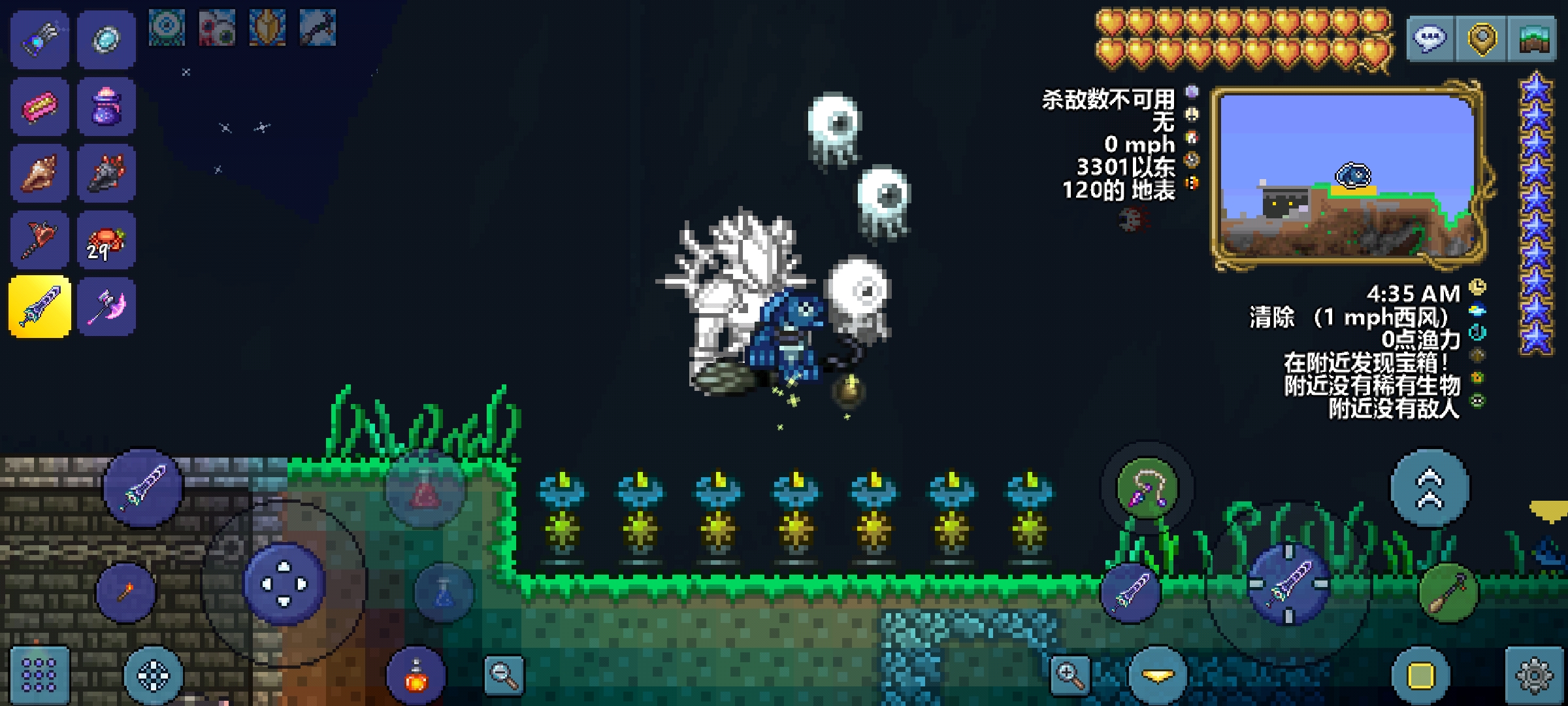Select the purple void bag slot
The height and width of the screenshot is (706, 1568).
click(106, 106)
